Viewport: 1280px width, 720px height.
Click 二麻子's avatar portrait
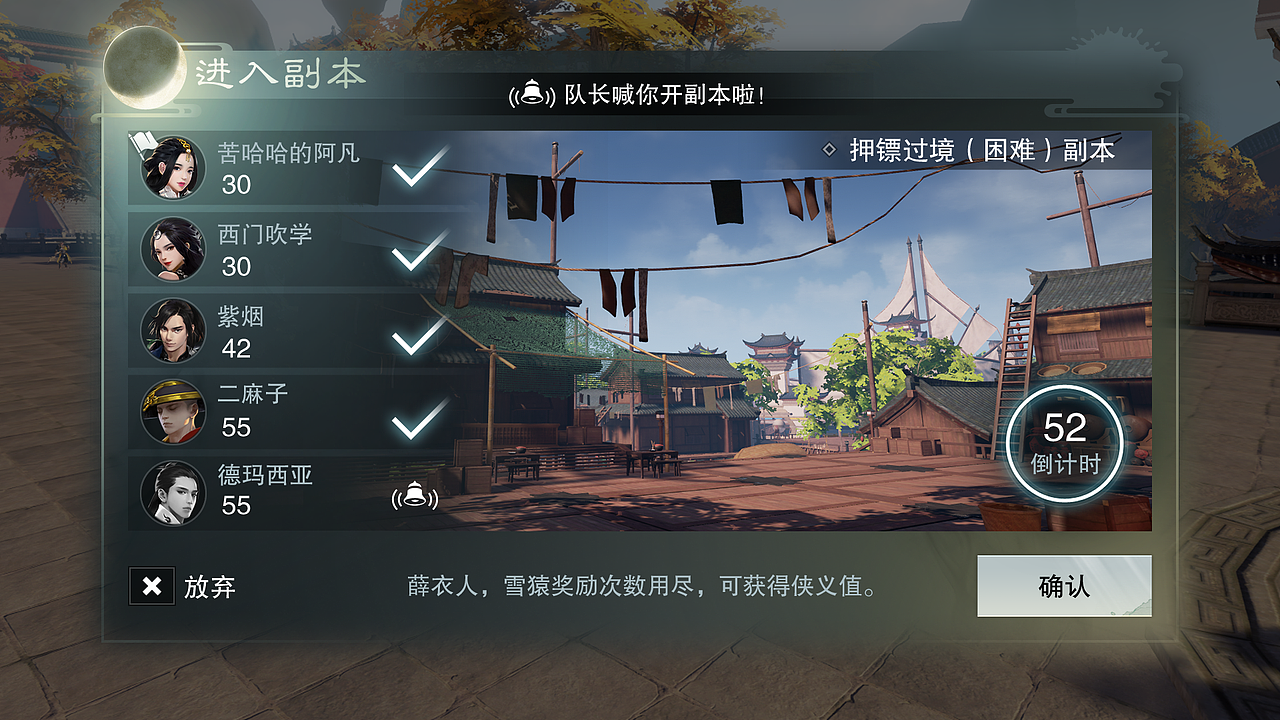(173, 413)
